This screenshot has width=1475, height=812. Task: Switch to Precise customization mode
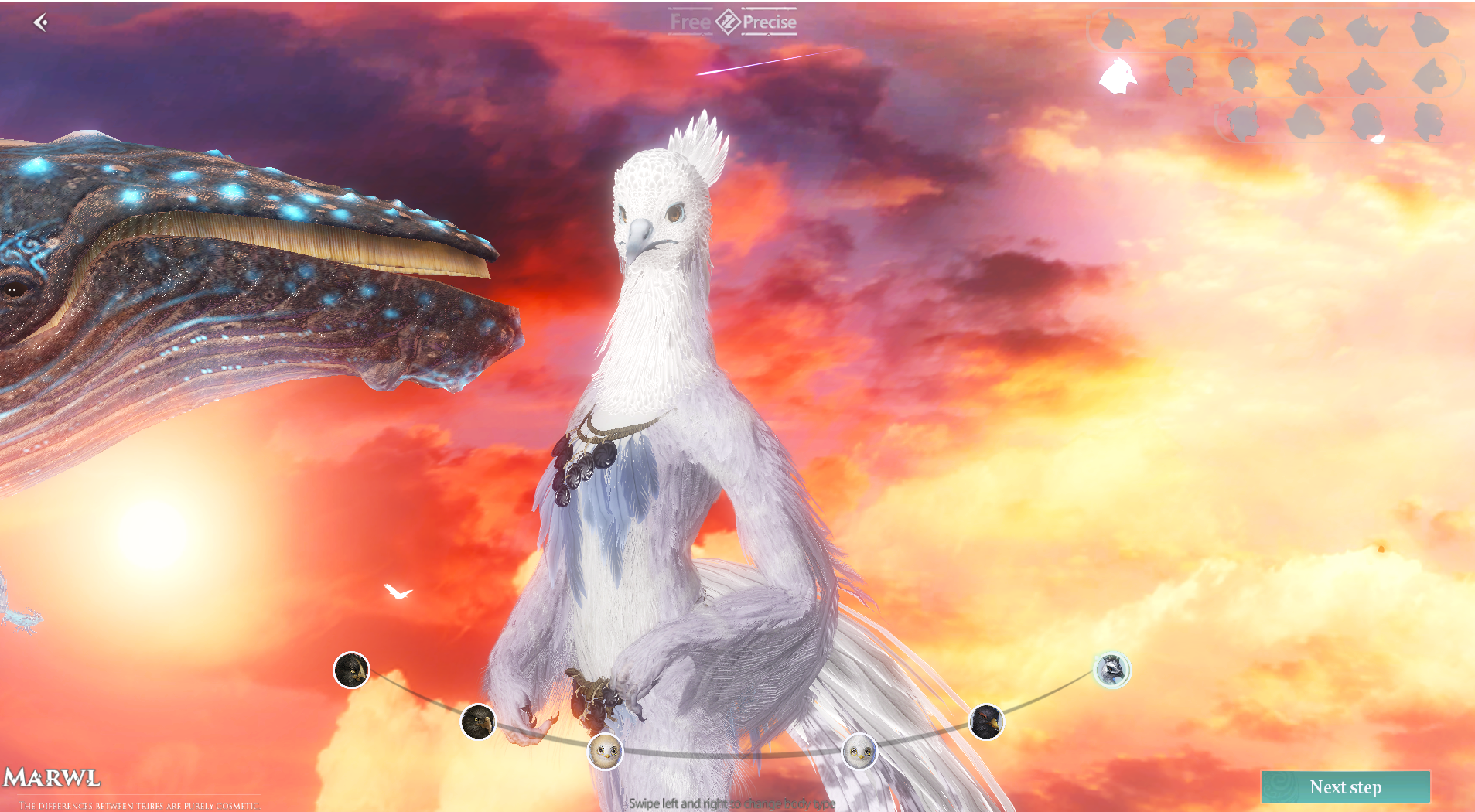point(769,22)
